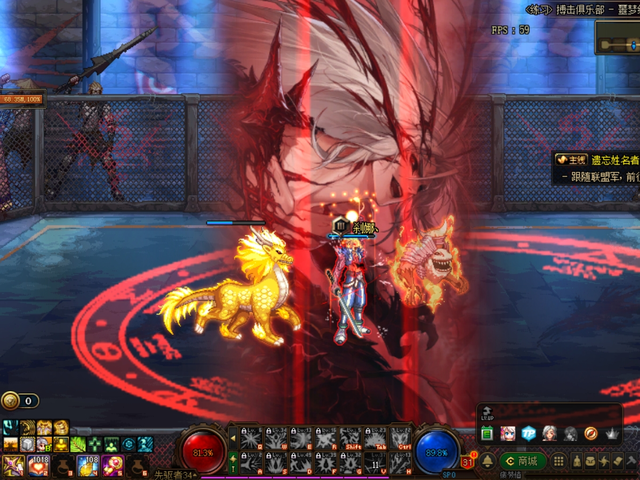This screenshot has width=640, height=480.
Task: Click the green cross buff icon
Action: [x=94, y=444]
